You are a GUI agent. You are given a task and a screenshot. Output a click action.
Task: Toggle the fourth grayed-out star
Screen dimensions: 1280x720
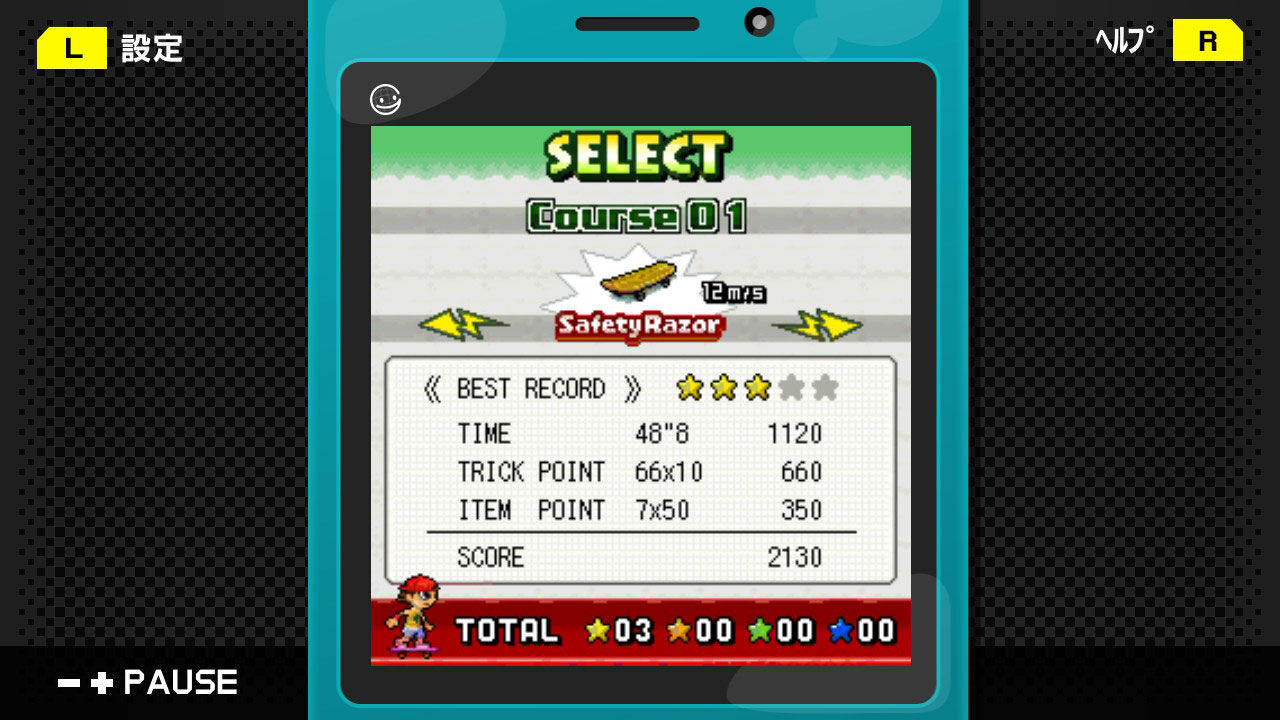click(792, 388)
